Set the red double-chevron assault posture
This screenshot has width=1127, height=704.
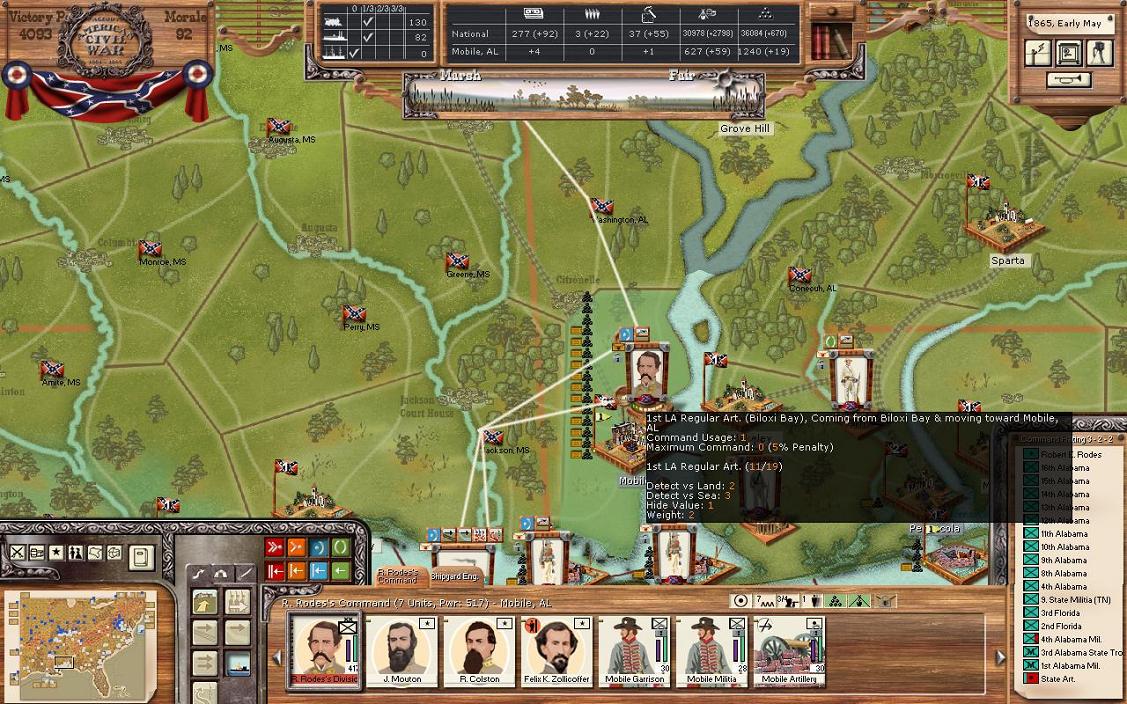point(274,547)
